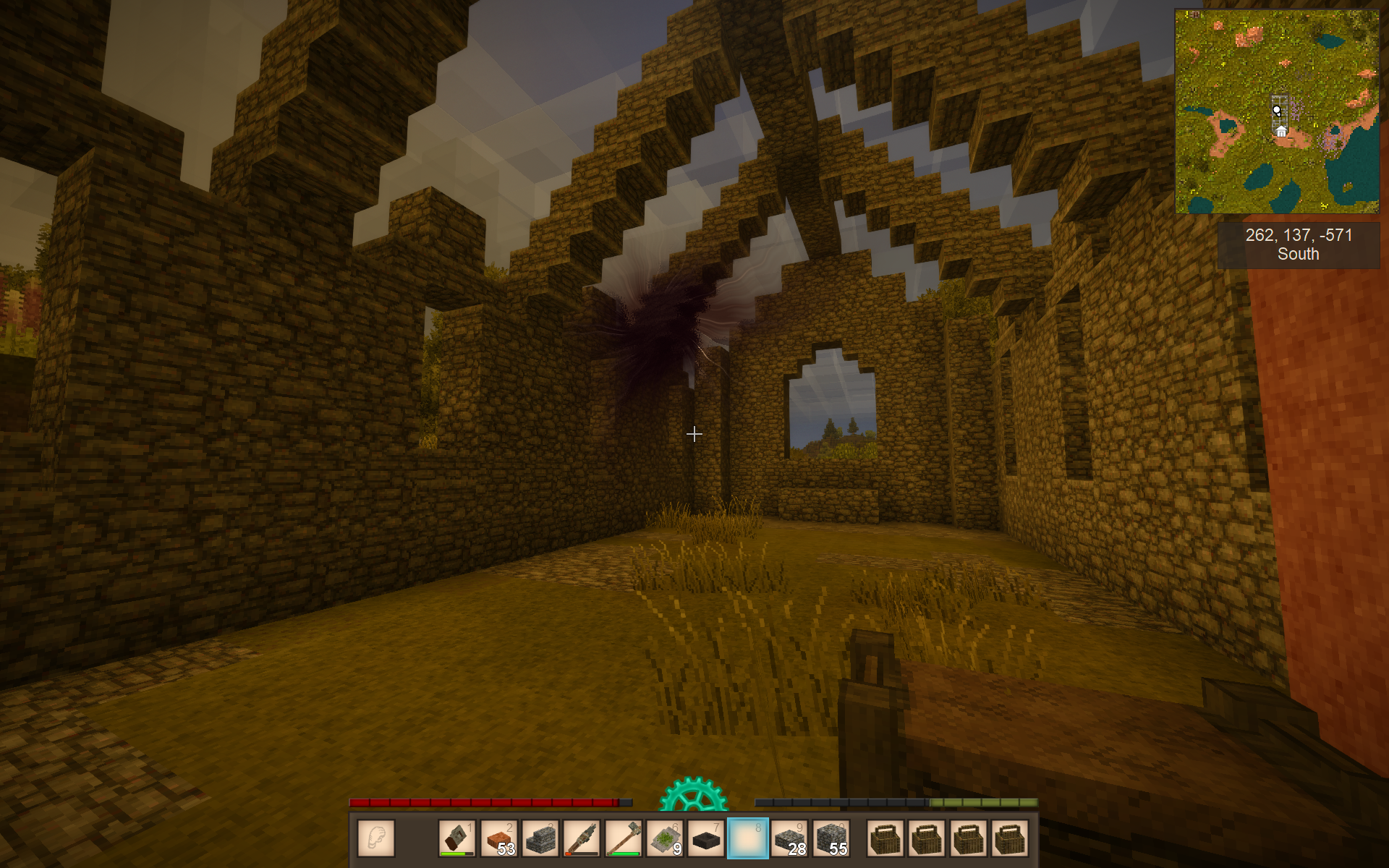Screen dimensions: 1389x868
Task: Select the cobblestone block stack of 55
Action: tap(831, 838)
